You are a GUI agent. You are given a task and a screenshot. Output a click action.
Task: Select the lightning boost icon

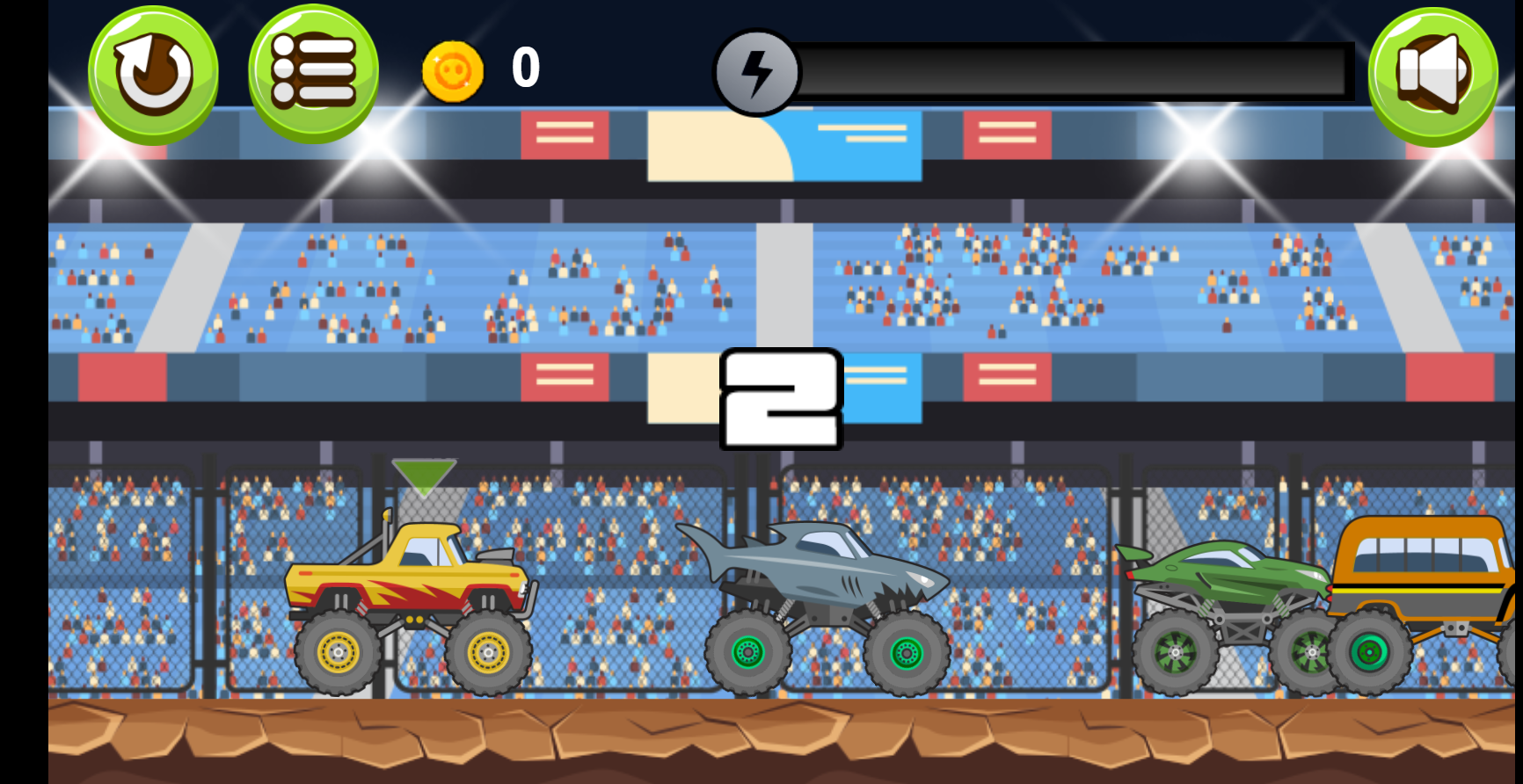pyautogui.click(x=756, y=74)
